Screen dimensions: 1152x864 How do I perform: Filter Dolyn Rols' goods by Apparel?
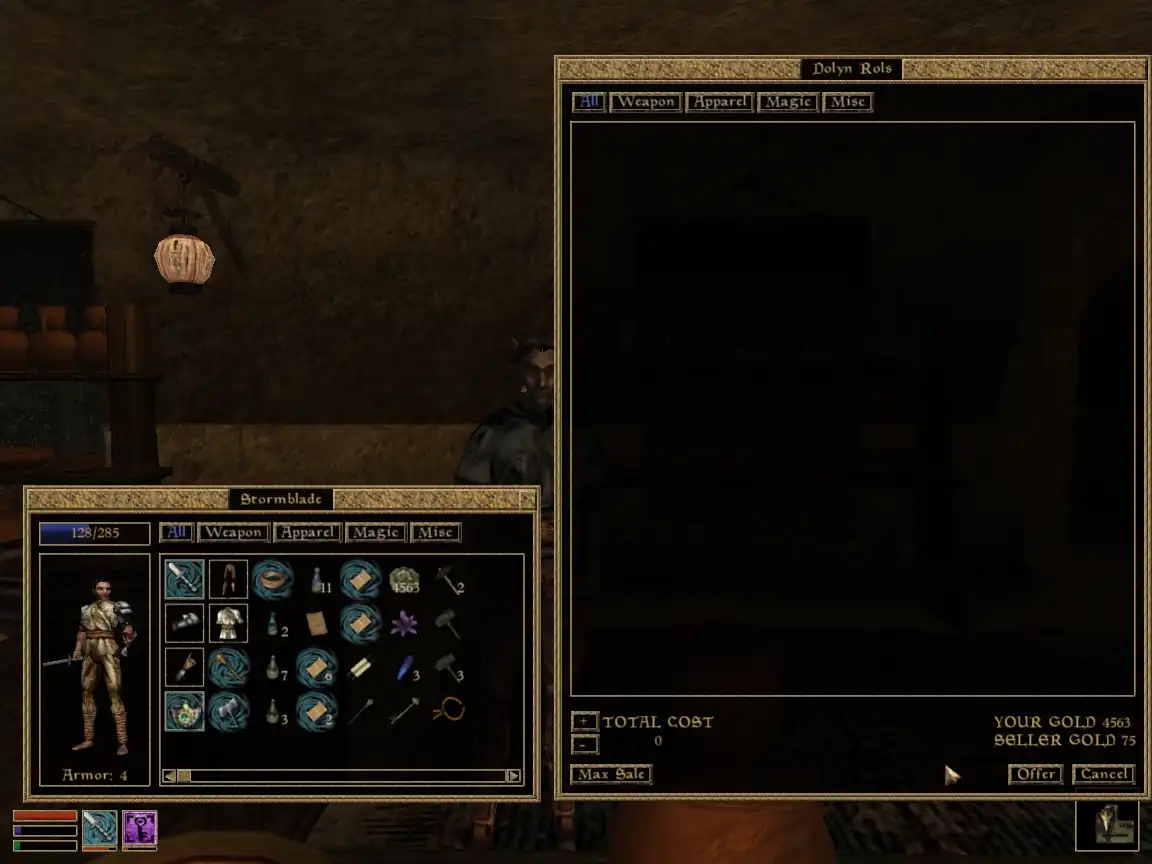pos(719,102)
